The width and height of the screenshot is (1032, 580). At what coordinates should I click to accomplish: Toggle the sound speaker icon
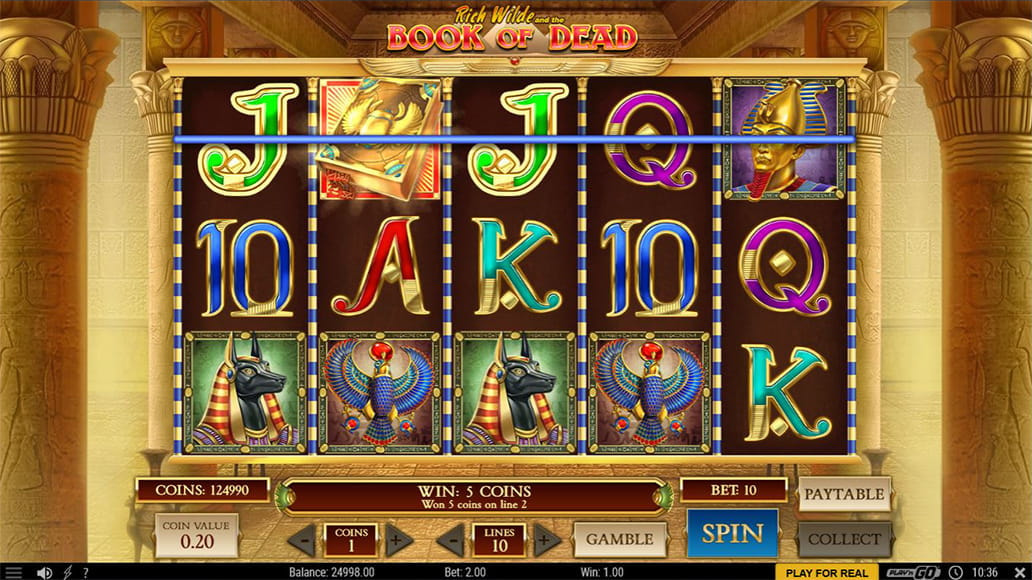tap(44, 573)
